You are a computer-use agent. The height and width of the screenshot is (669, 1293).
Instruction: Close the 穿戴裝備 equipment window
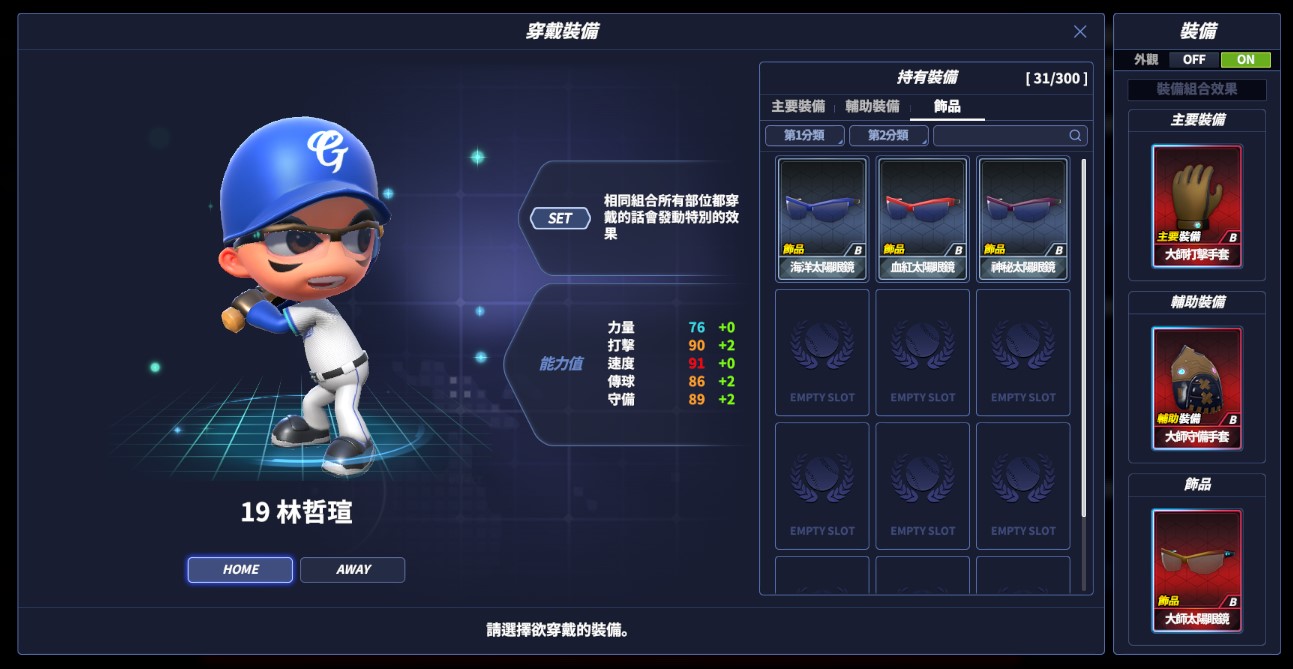point(1080,32)
